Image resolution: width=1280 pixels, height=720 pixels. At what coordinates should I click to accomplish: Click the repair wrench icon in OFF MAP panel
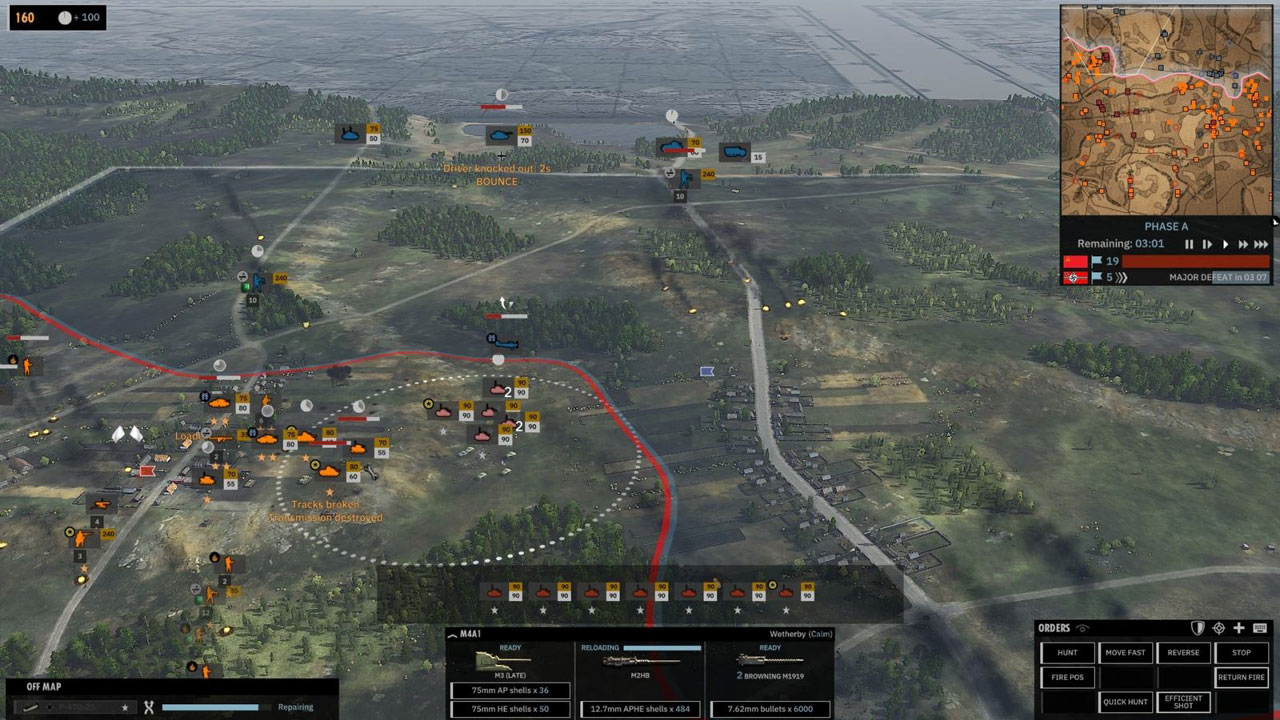[x=148, y=705]
